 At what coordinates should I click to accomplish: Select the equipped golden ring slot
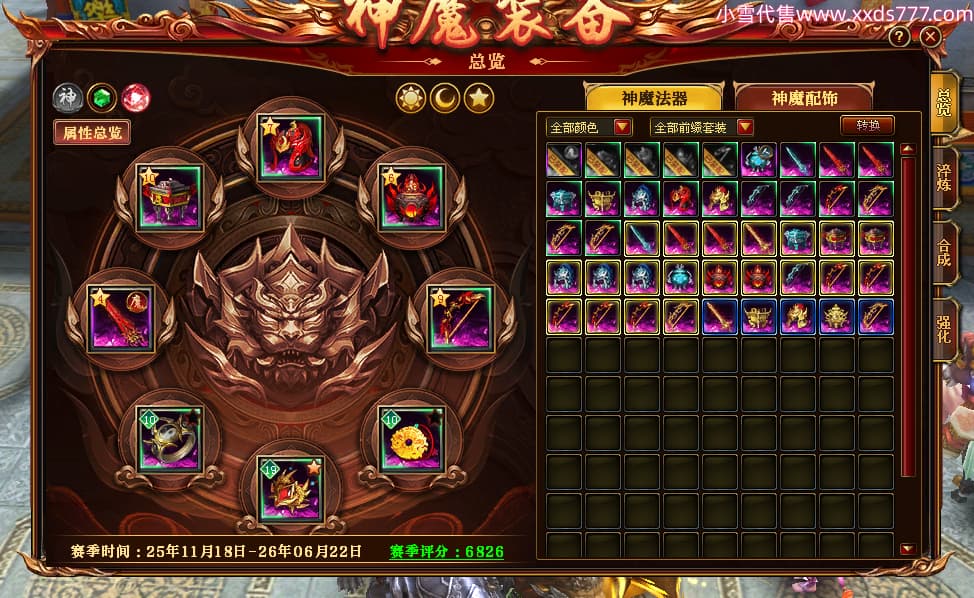pyautogui.click(x=170, y=439)
